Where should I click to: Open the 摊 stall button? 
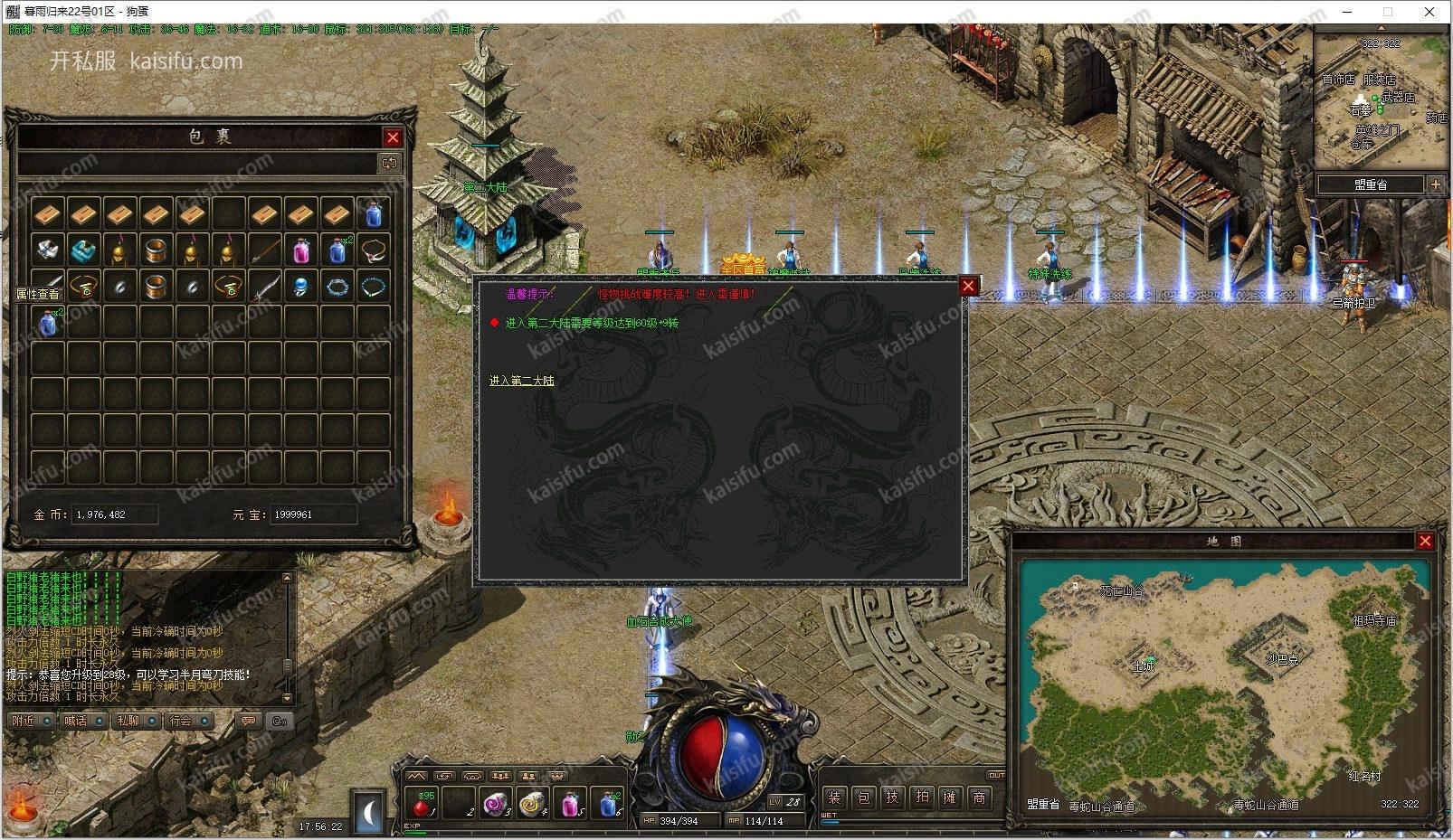[x=950, y=798]
